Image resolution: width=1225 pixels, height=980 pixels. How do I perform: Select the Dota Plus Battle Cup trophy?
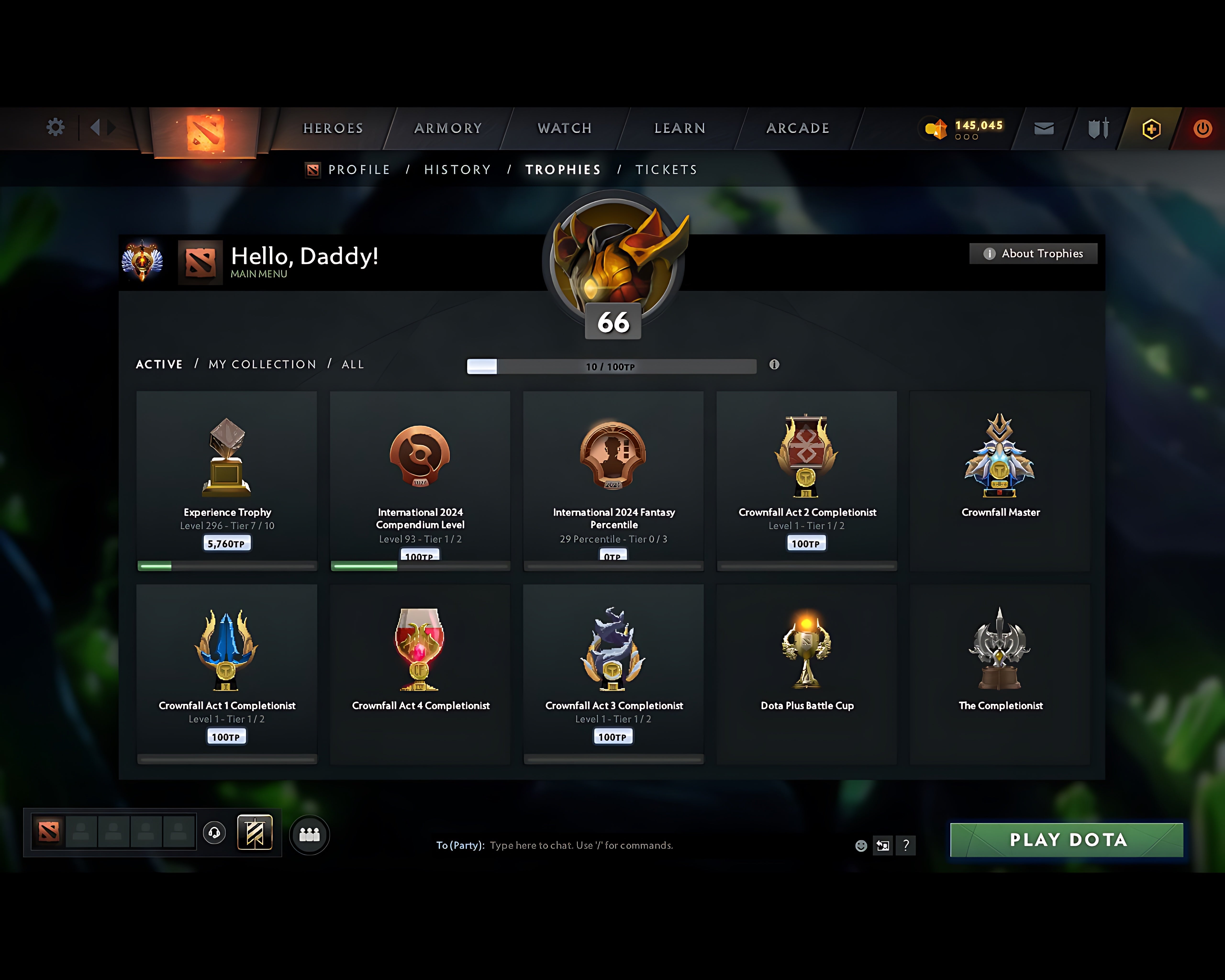click(x=806, y=673)
